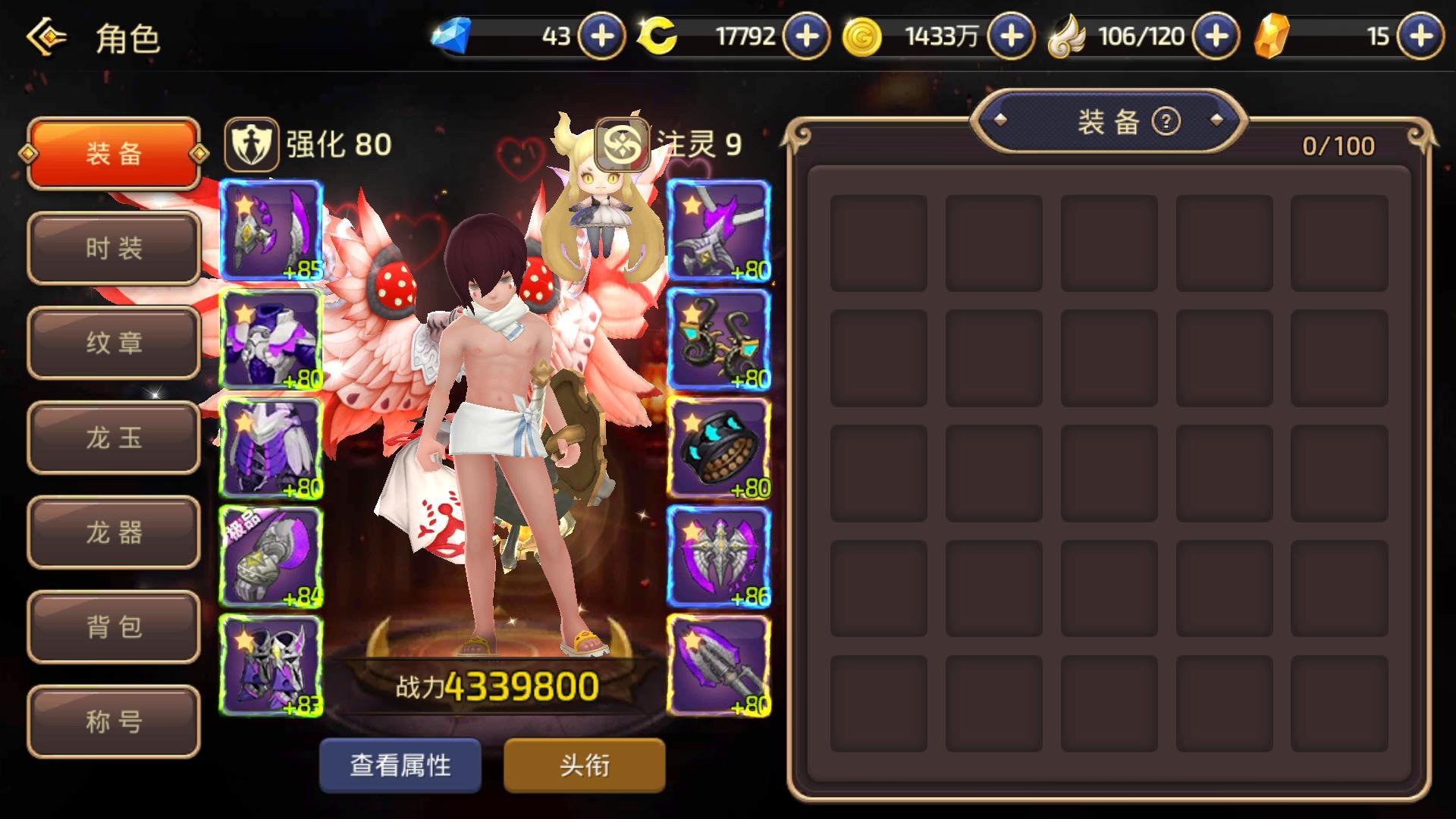Open the 注灵 9 infusion icon
The height and width of the screenshot is (819, 1456).
tap(621, 144)
